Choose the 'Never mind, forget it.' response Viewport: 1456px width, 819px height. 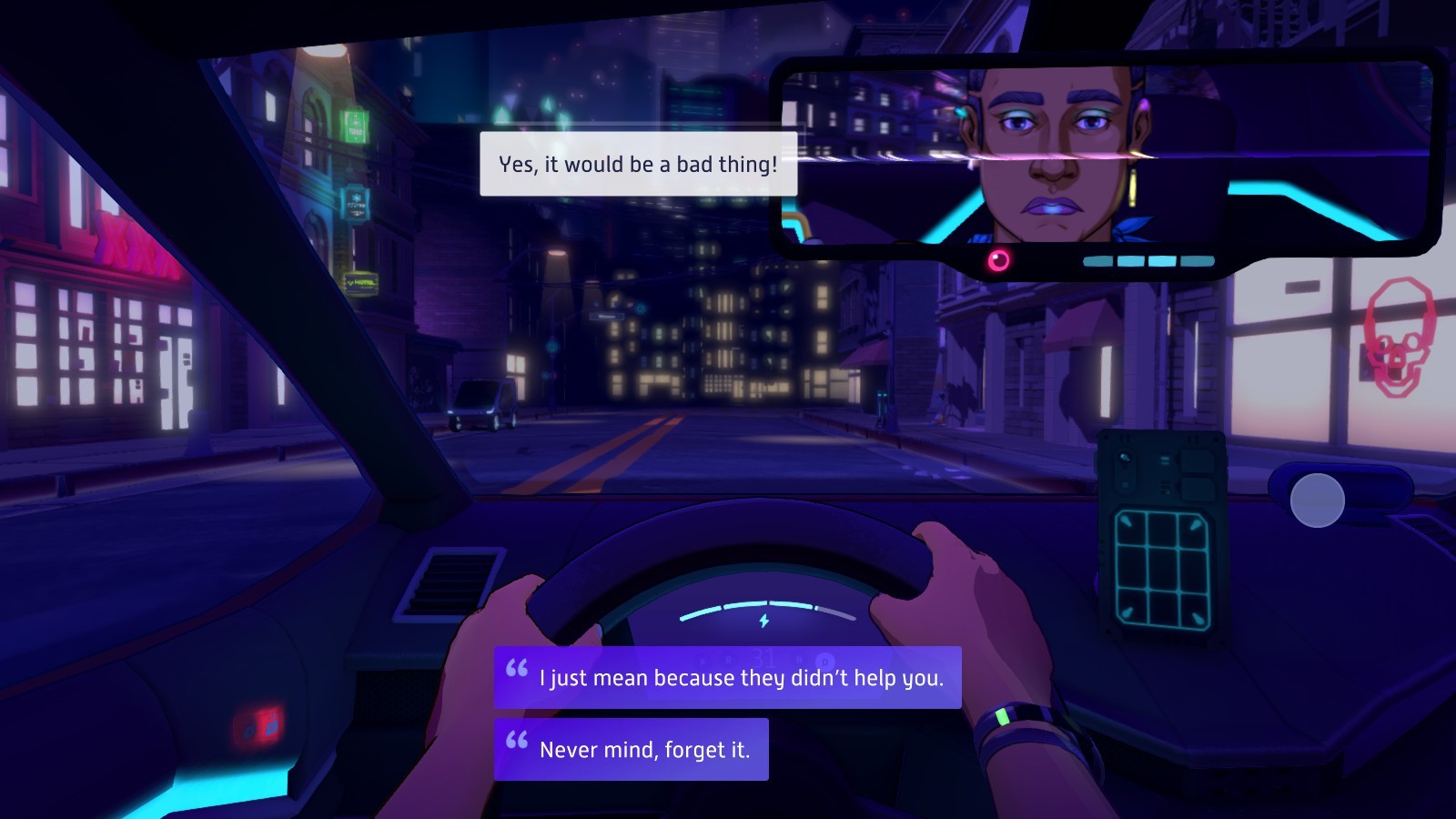[646, 748]
